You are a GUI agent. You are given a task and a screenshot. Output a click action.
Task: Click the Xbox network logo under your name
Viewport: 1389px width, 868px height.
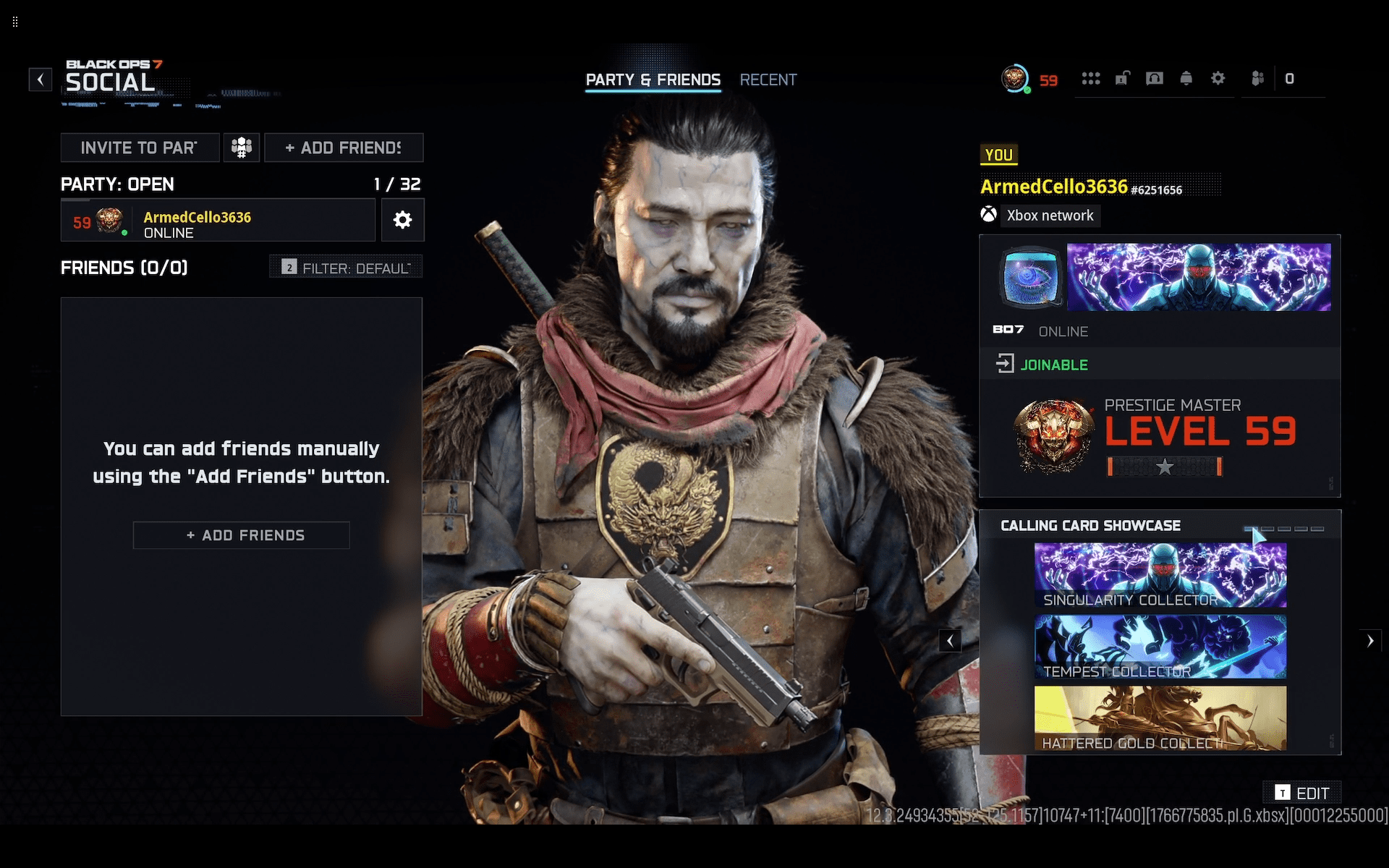point(989,215)
